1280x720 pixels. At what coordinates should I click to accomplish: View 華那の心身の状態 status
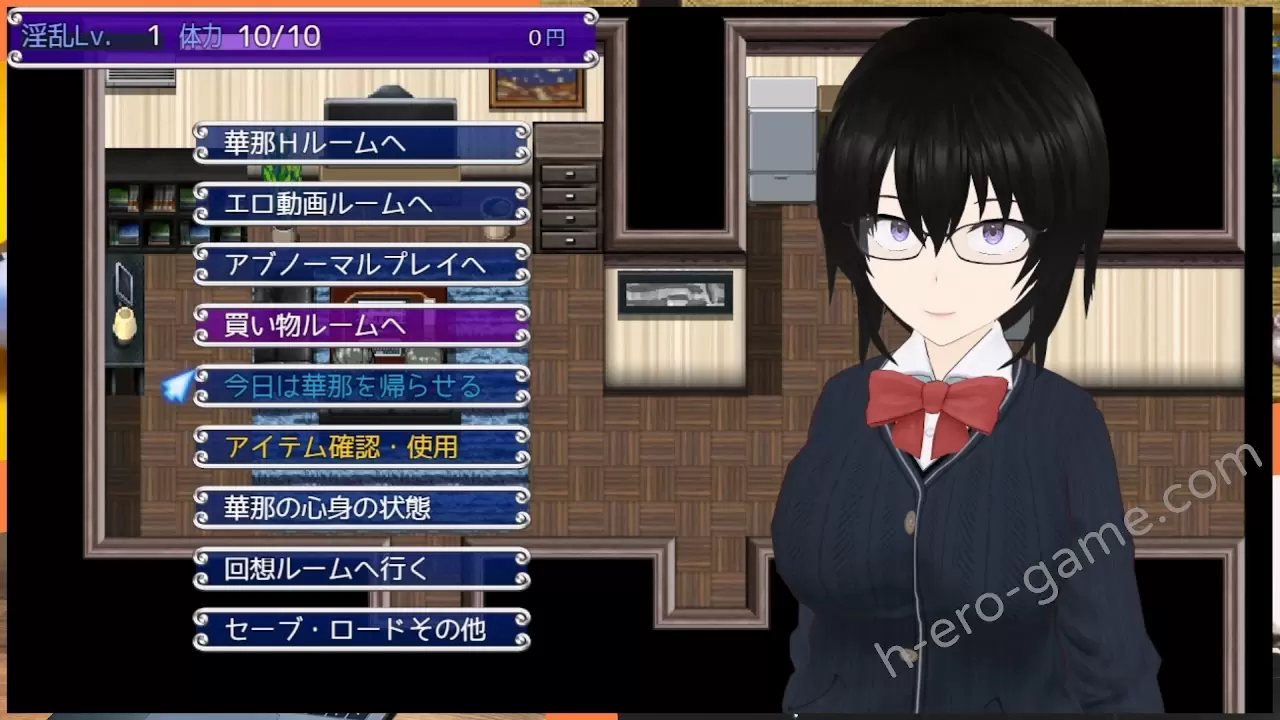tap(361, 508)
